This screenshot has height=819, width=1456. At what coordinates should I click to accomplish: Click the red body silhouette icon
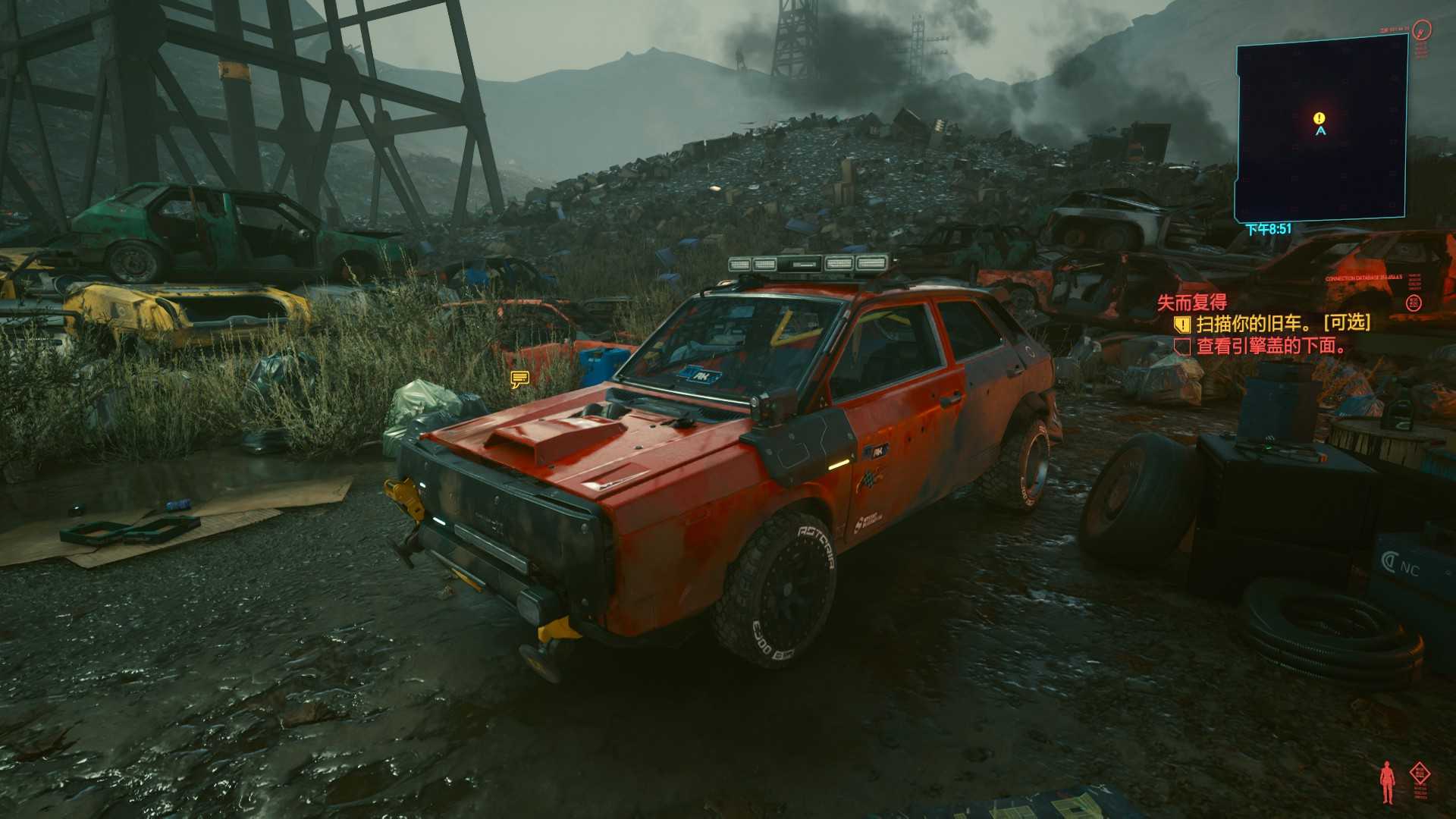[1387, 782]
